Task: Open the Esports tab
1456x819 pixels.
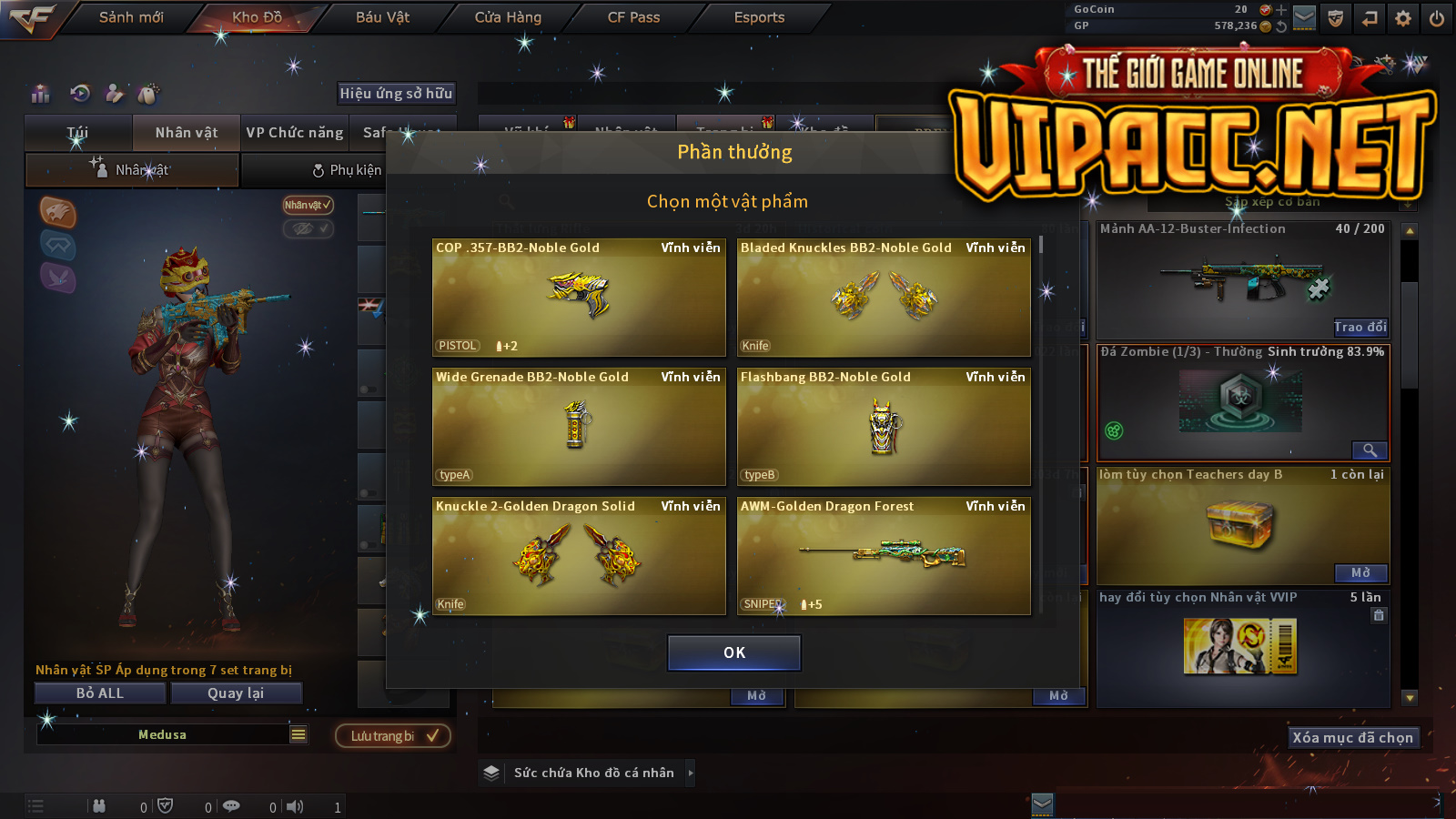Action: 759,17
